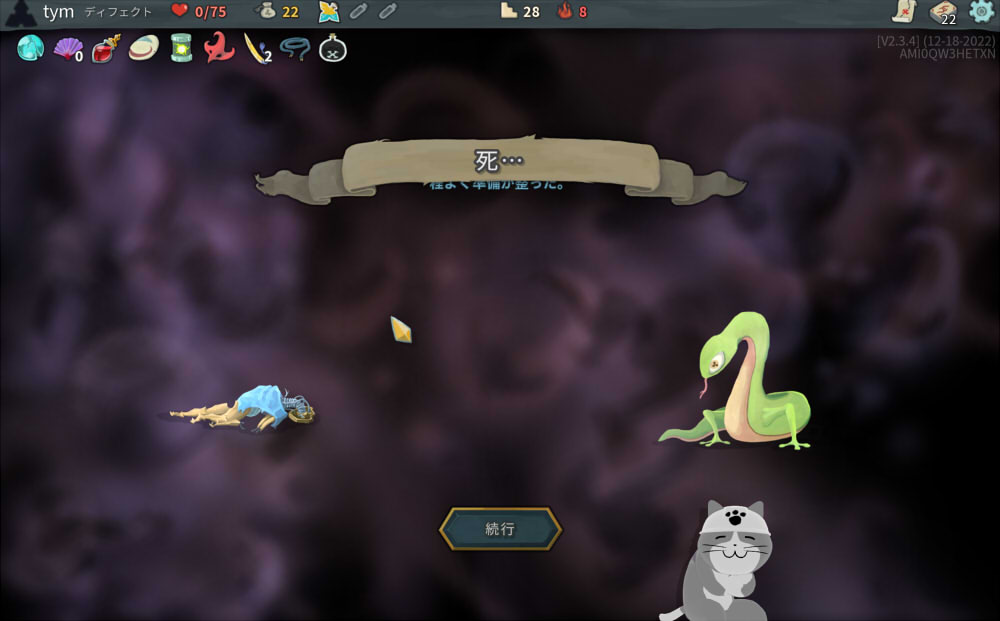Screen dimensions: 1000x621
Task: View the deck of 22 cards
Action: 942,12
